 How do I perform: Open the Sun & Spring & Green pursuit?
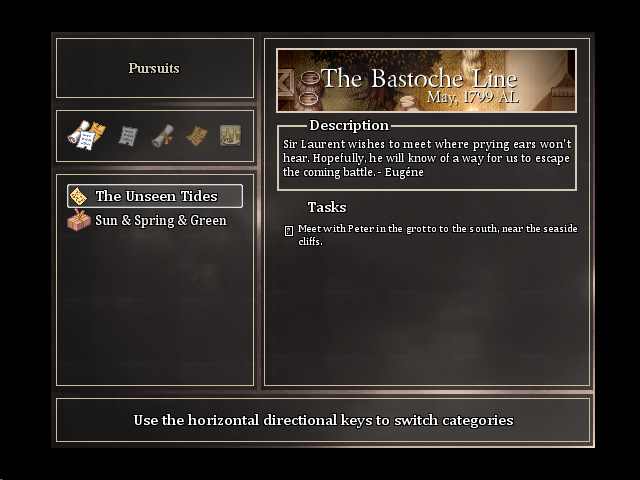(x=160, y=220)
